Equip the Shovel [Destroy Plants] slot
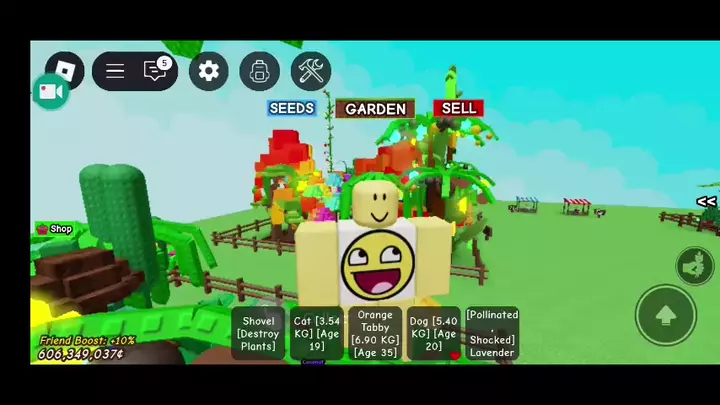 point(258,334)
